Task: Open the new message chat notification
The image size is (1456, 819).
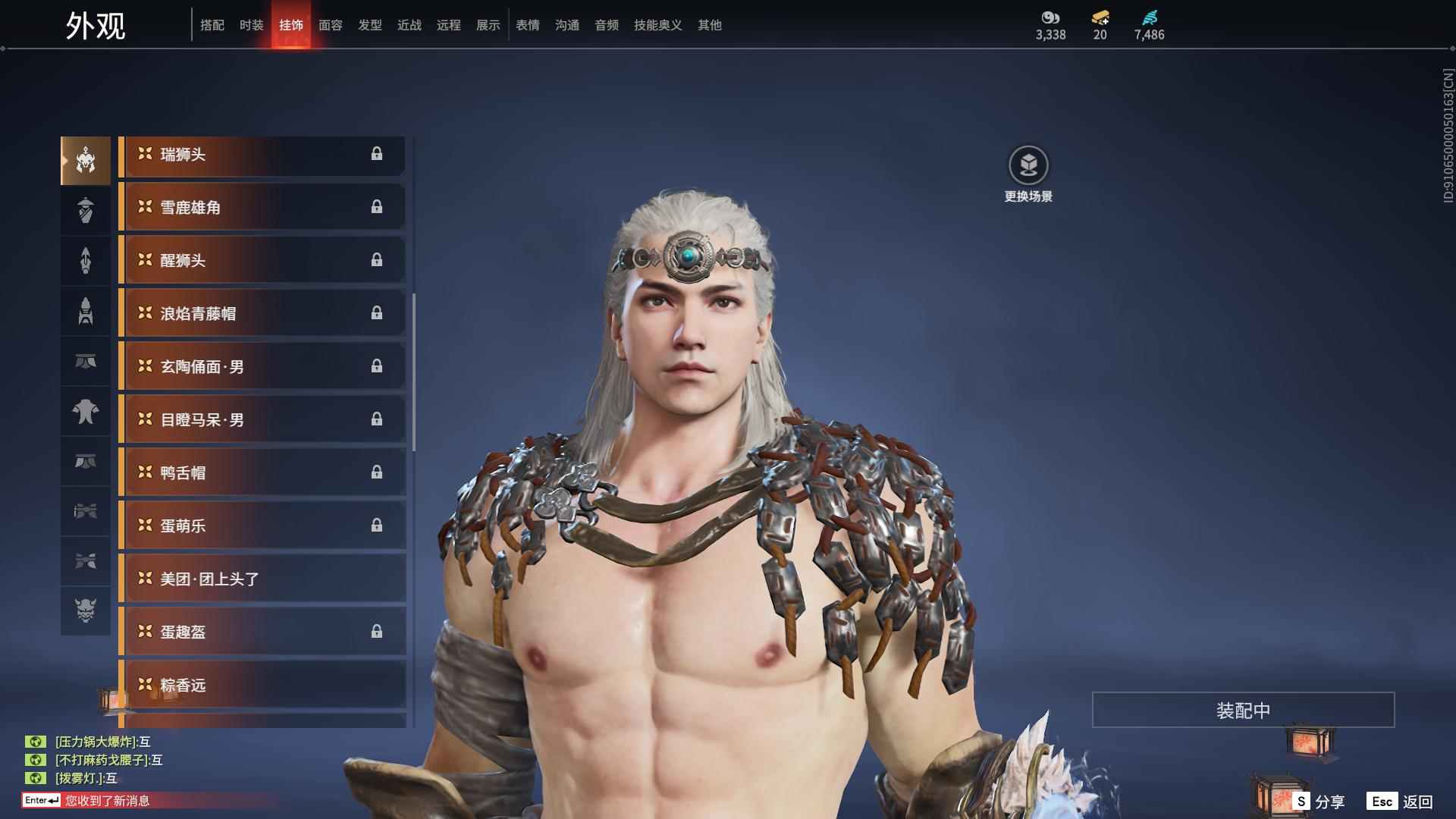Action: [106, 800]
